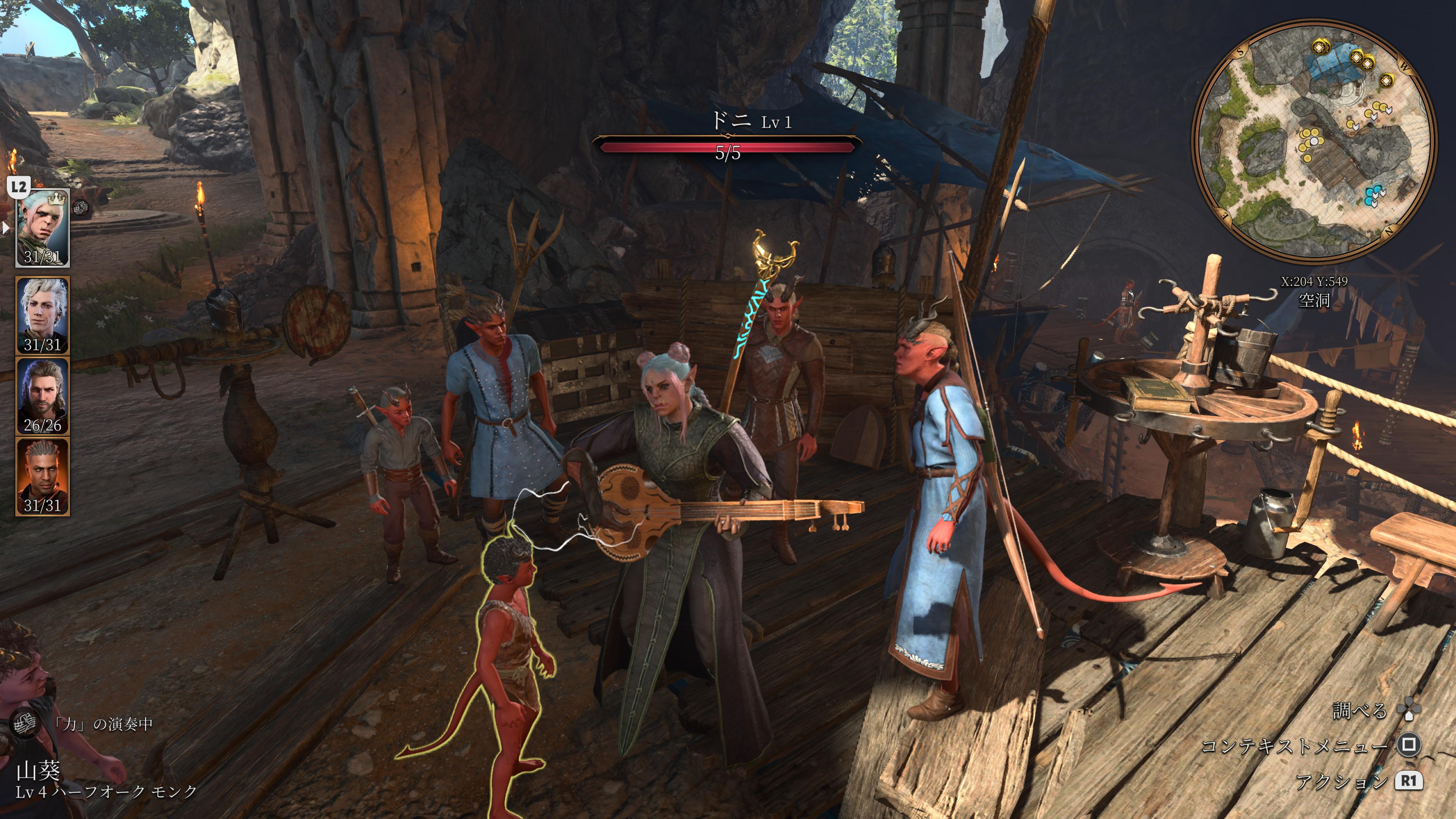Image resolution: width=1456 pixels, height=819 pixels.
Task: Click the performance status icon beside the portrait
Action: coord(82,208)
